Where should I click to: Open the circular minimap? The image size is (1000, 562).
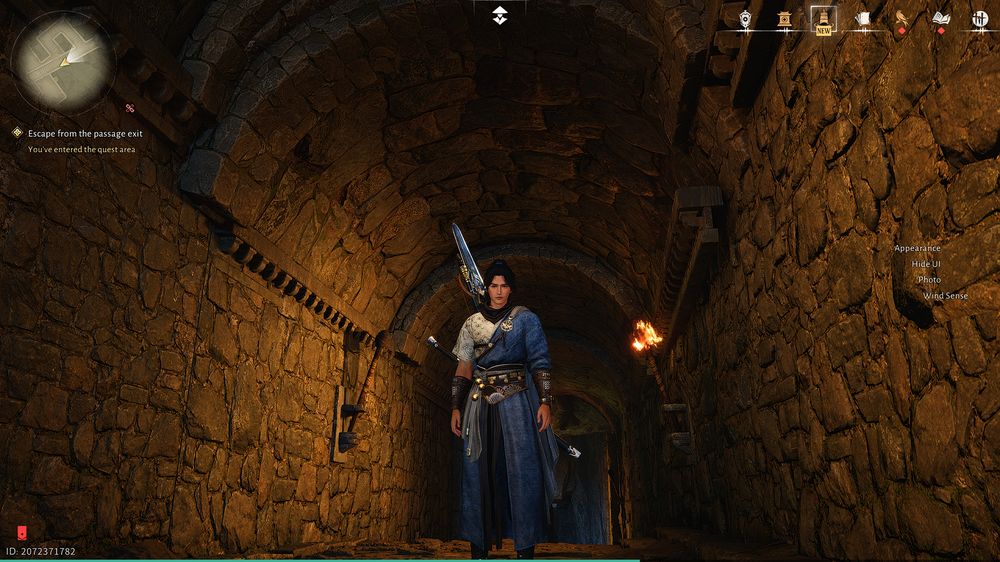tap(62, 61)
